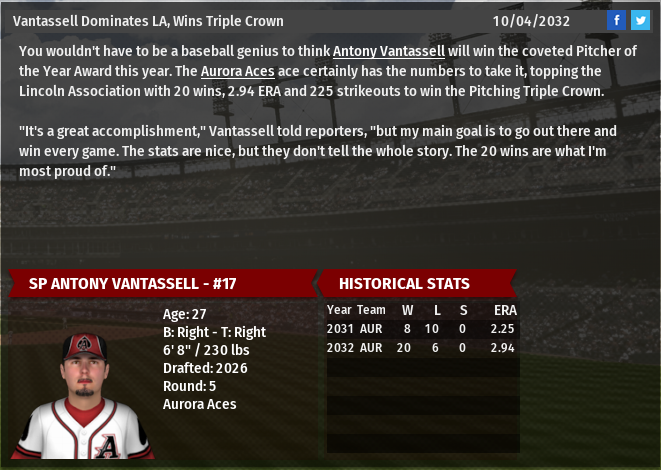This screenshot has height=470, width=661.
Task: Select the 2032 AUR stats row
Action: point(422,347)
